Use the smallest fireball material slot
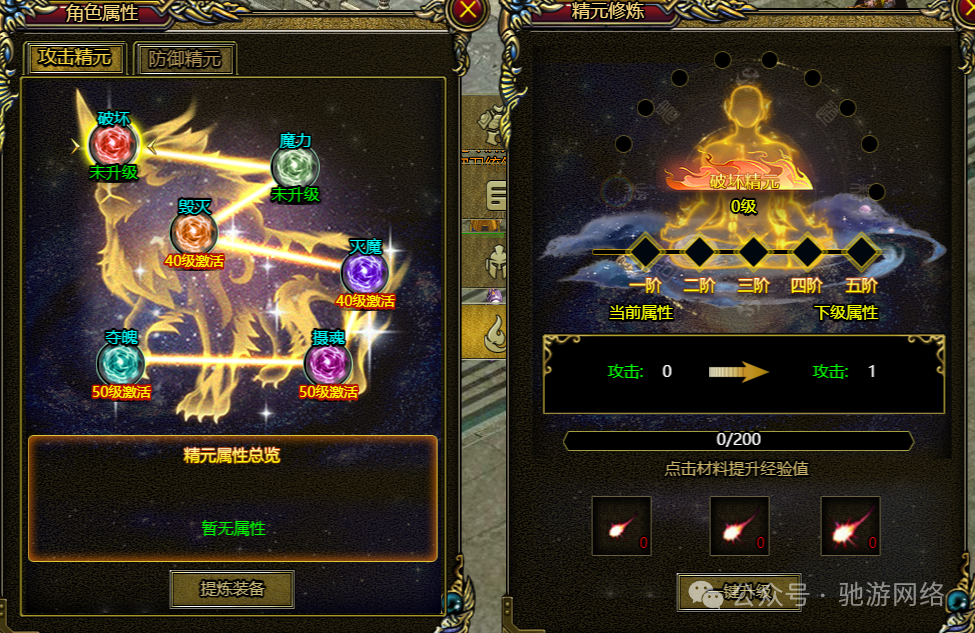 coord(621,526)
